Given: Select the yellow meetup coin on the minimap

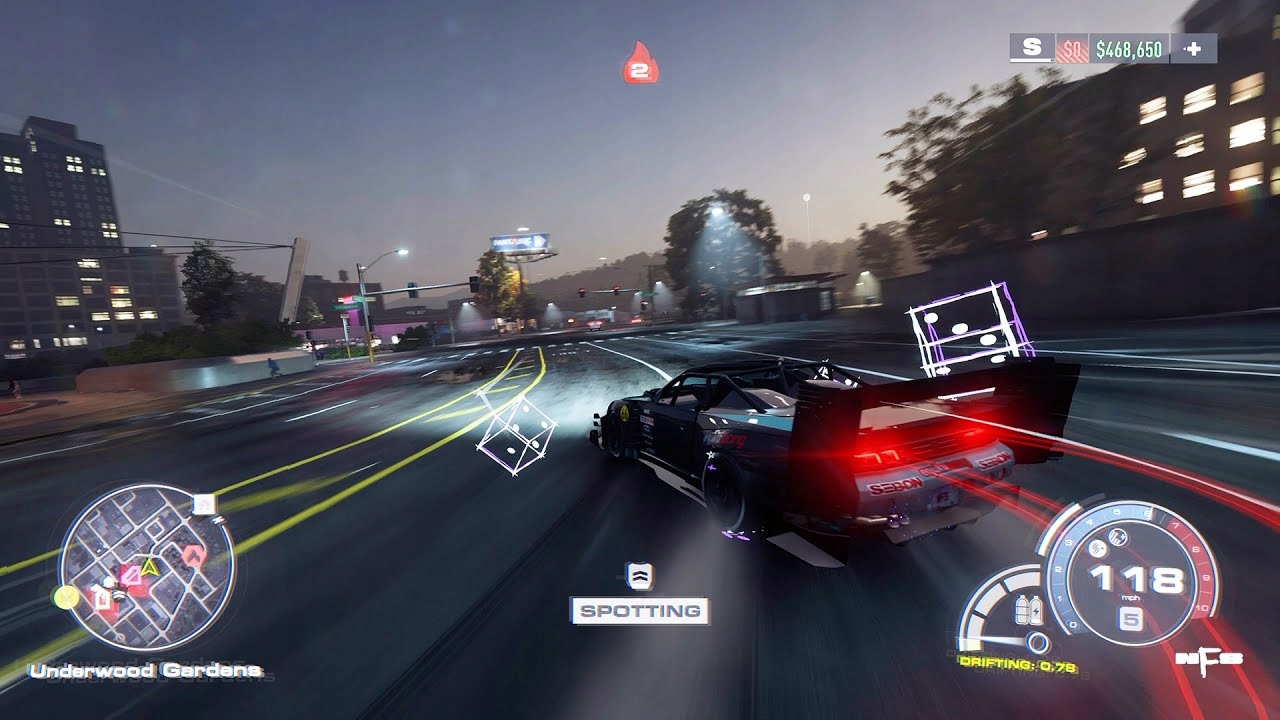Looking at the screenshot, I should click(x=65, y=597).
